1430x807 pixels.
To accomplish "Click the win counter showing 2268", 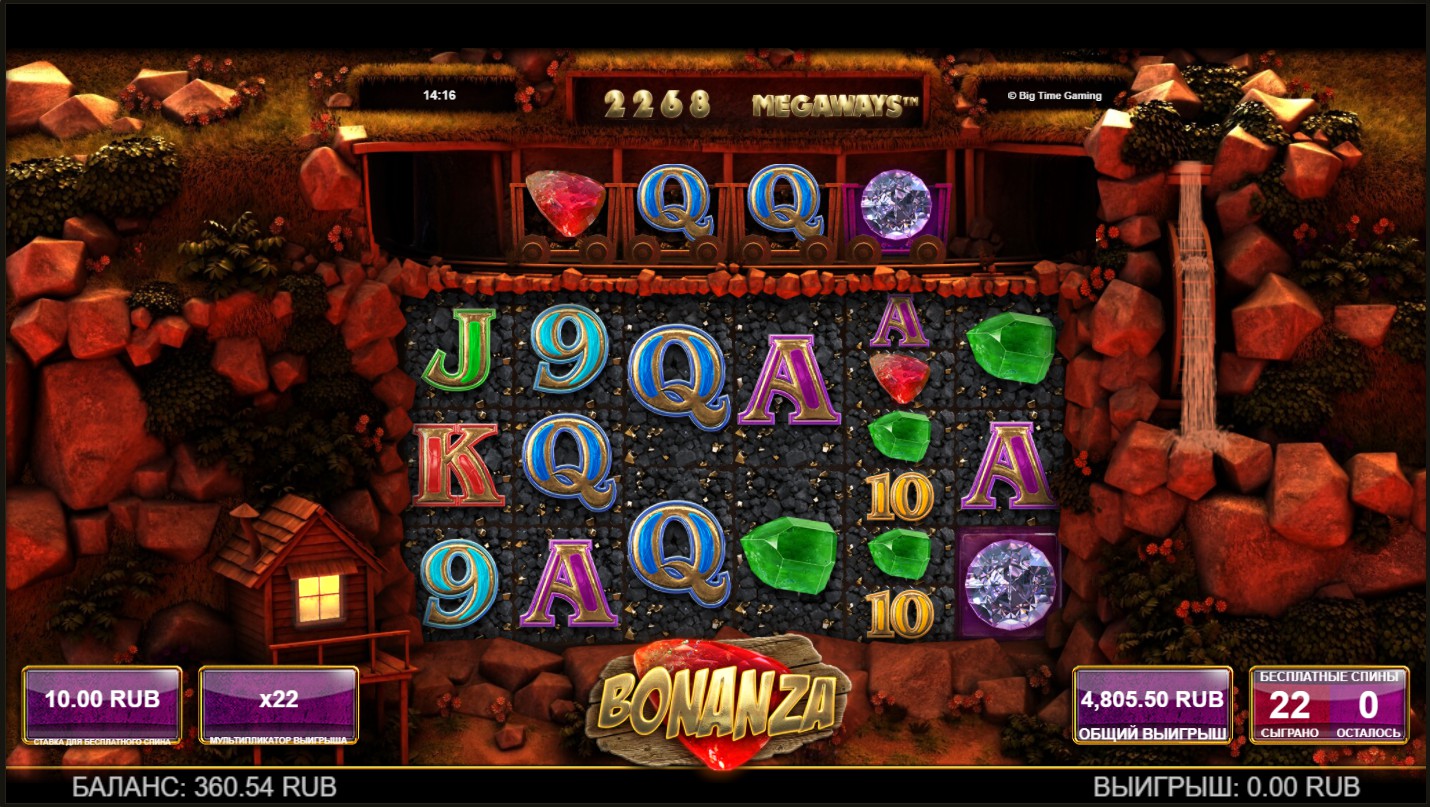I will point(658,100).
